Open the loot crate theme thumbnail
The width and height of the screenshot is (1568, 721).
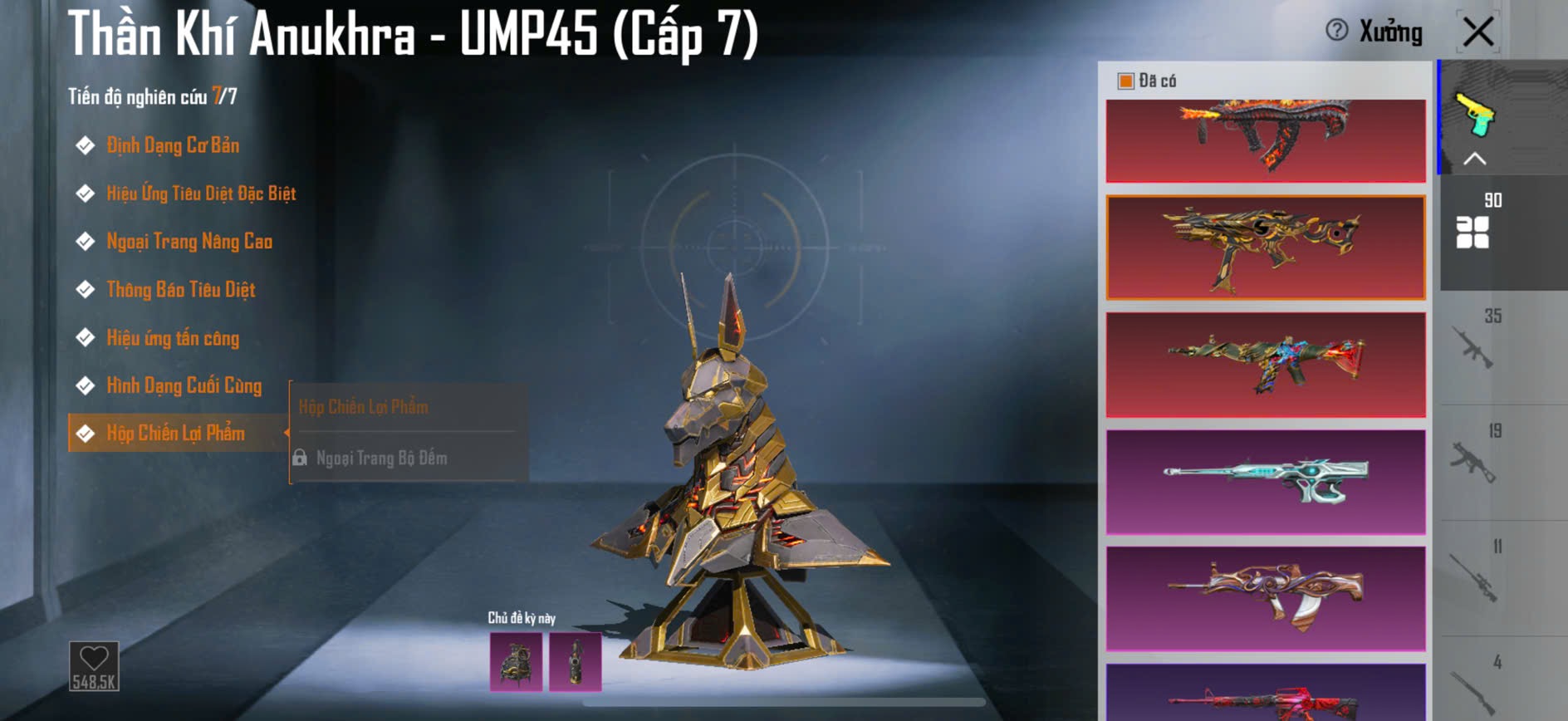516,662
